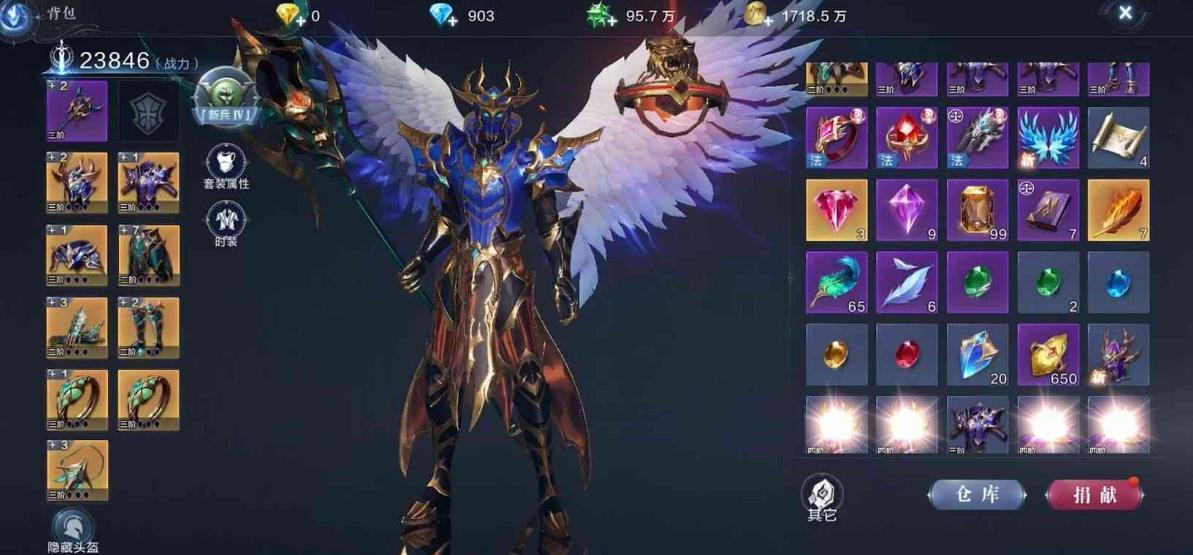1193x555 pixels.
Task: Select the equipped staff weapon slot
Action: [77, 111]
